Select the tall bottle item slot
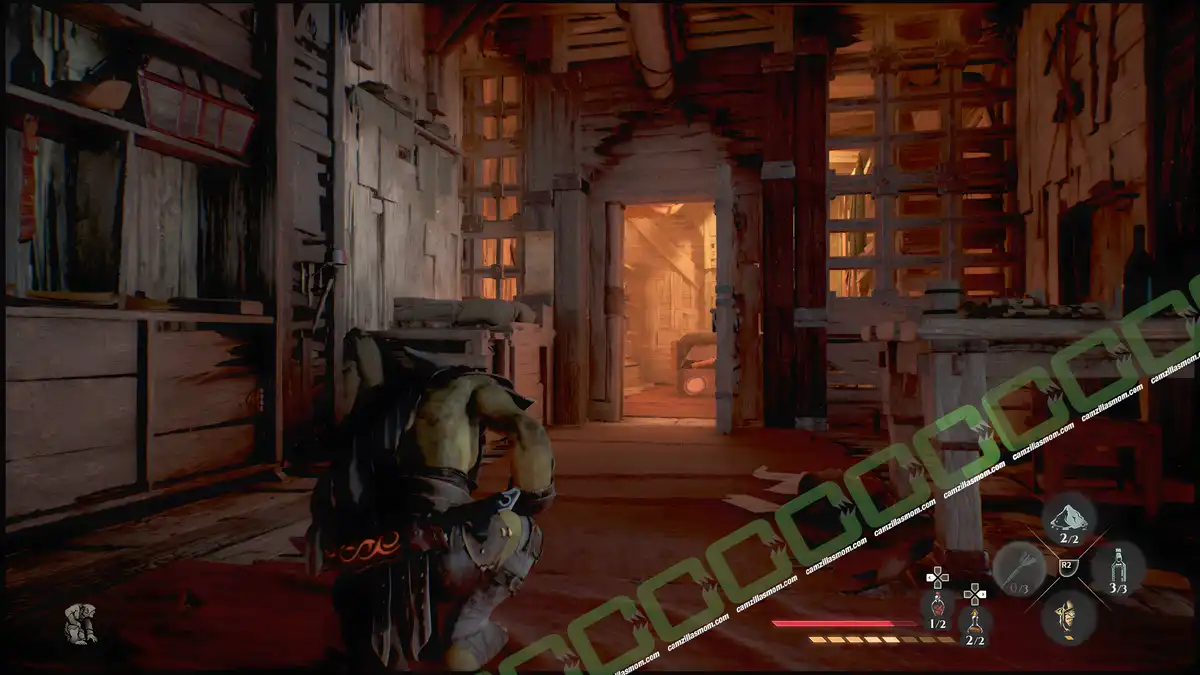This screenshot has width=1200, height=675. [x=1118, y=567]
